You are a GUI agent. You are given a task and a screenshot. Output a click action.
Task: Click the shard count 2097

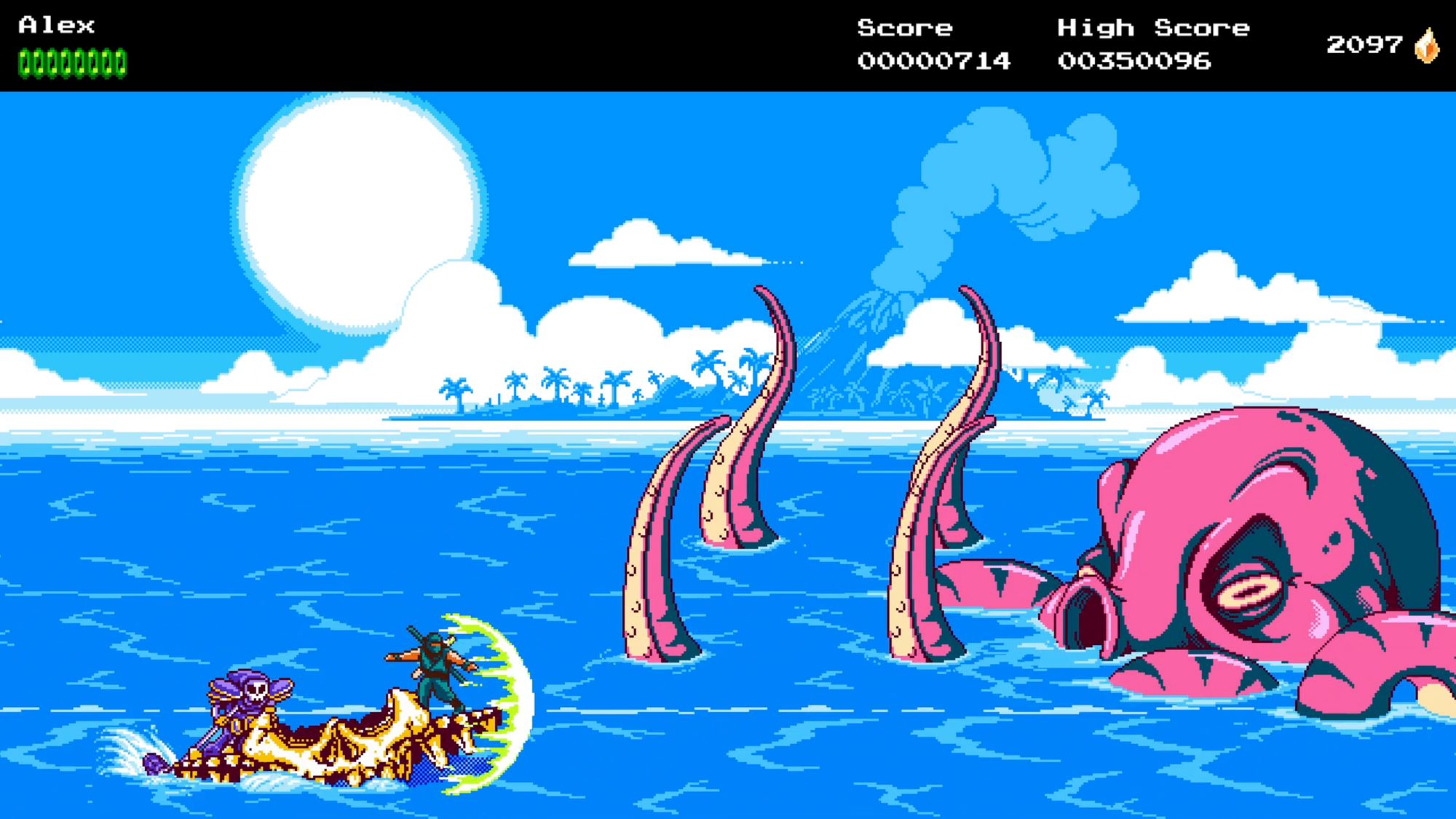[x=1363, y=45]
